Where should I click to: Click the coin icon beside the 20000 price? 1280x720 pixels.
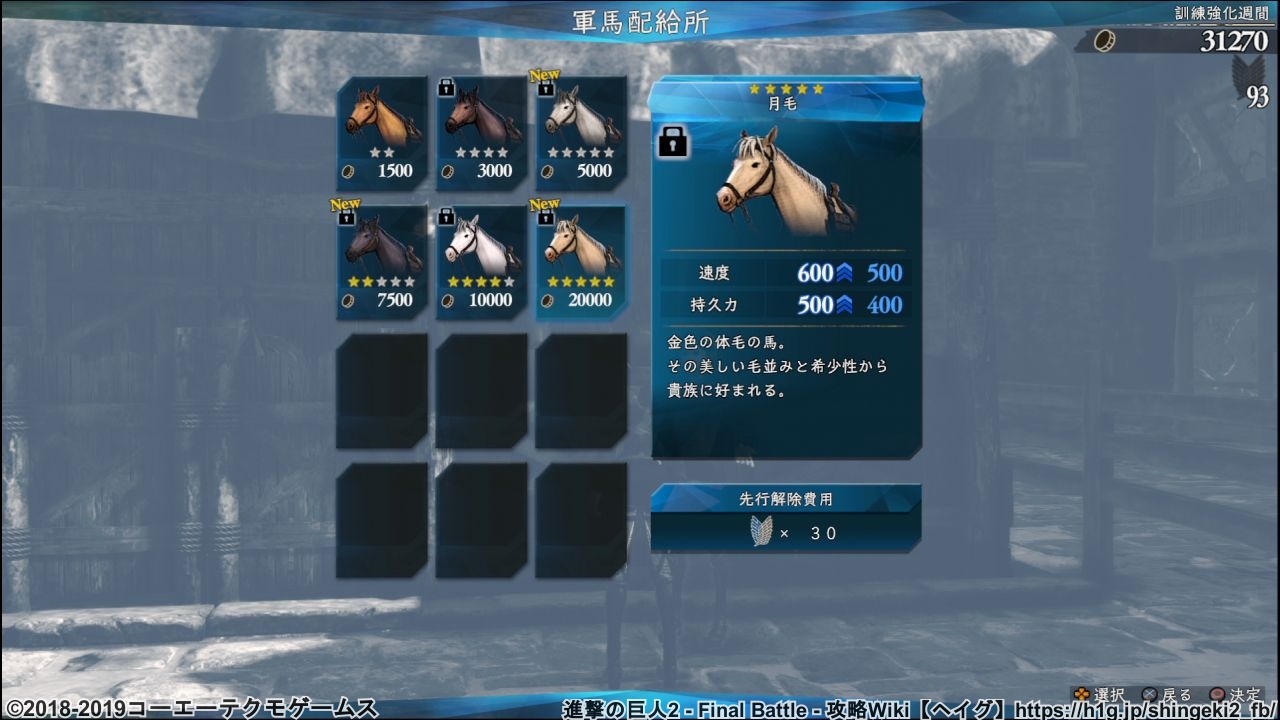click(x=549, y=300)
